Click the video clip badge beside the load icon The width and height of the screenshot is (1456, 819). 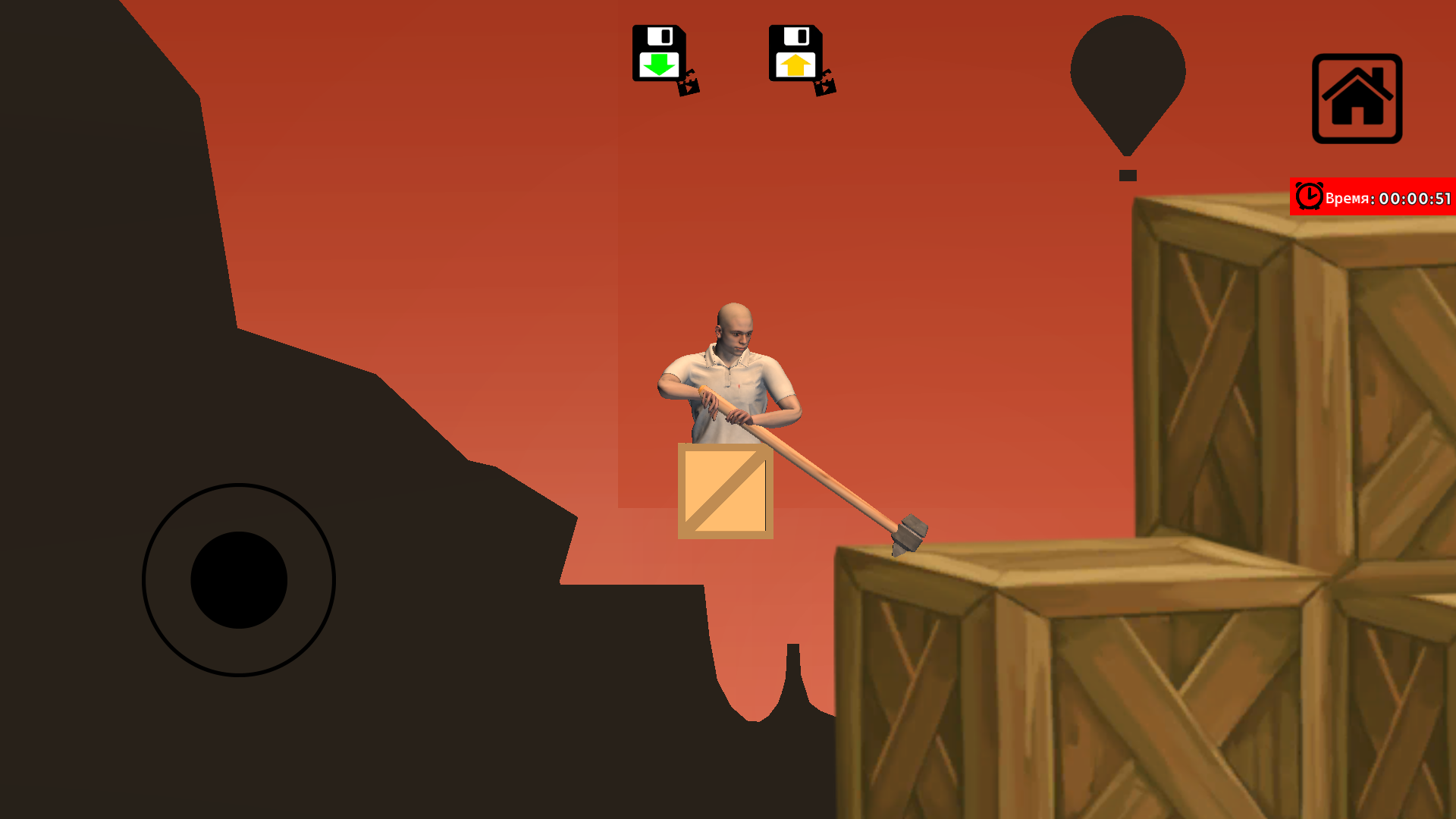[x=825, y=86]
